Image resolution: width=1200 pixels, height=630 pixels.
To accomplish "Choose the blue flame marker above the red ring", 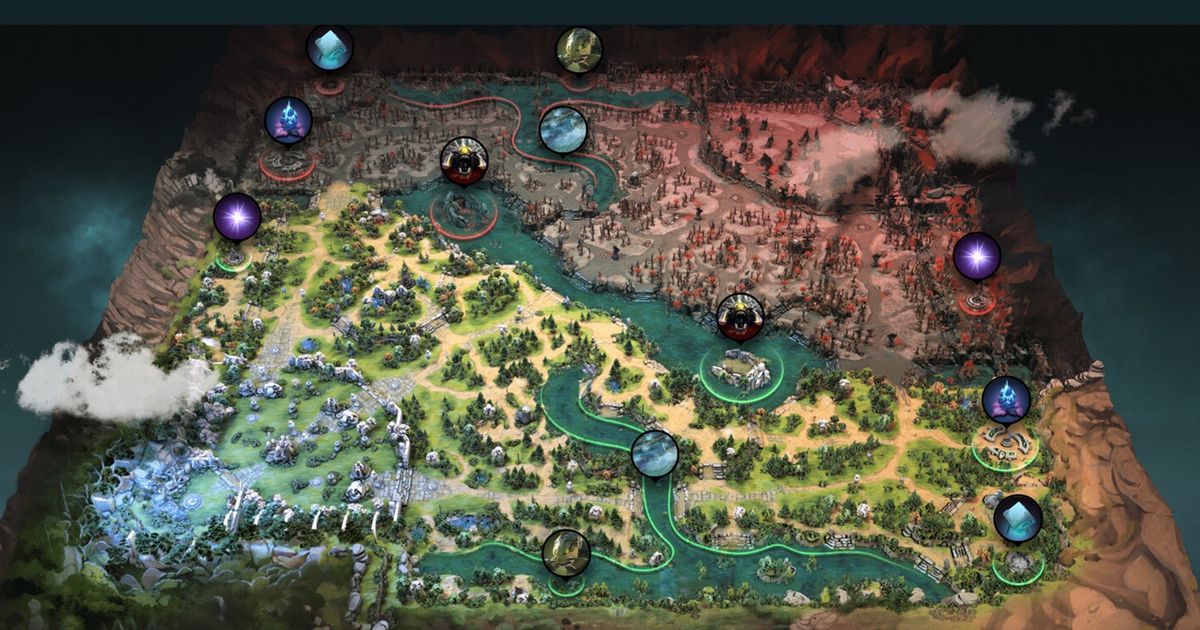I will [x=288, y=120].
